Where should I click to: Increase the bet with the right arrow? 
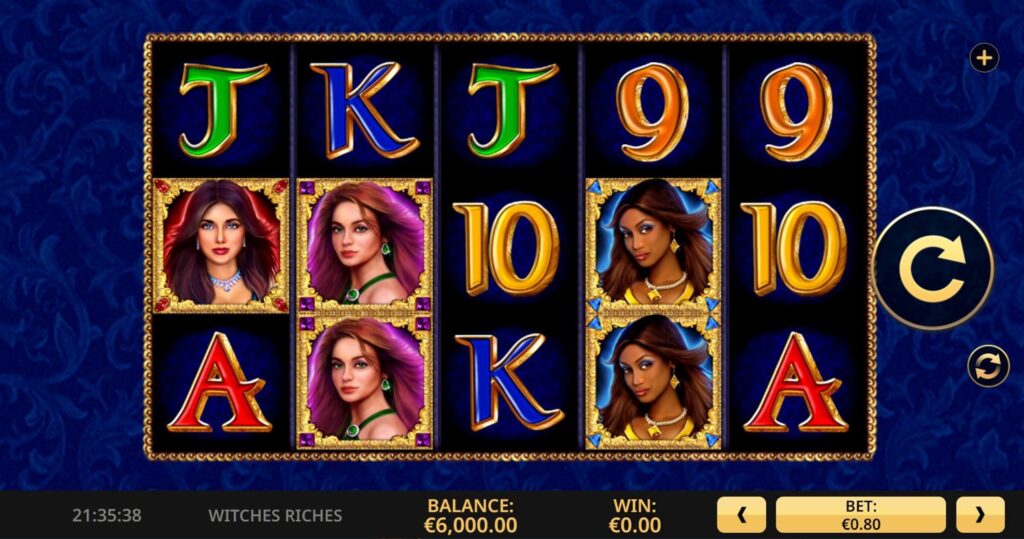point(980,515)
